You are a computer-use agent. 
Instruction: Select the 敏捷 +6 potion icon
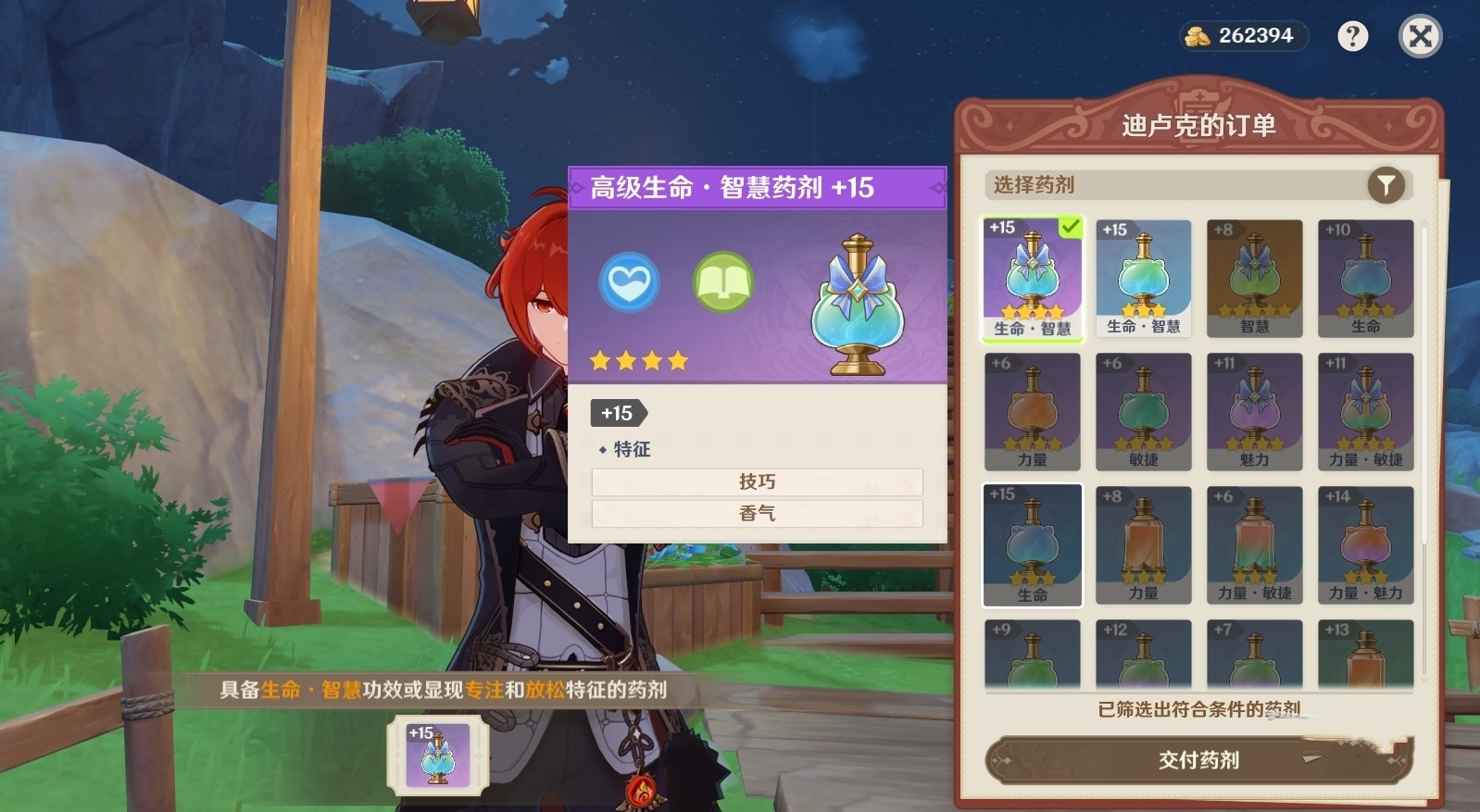[1143, 409]
